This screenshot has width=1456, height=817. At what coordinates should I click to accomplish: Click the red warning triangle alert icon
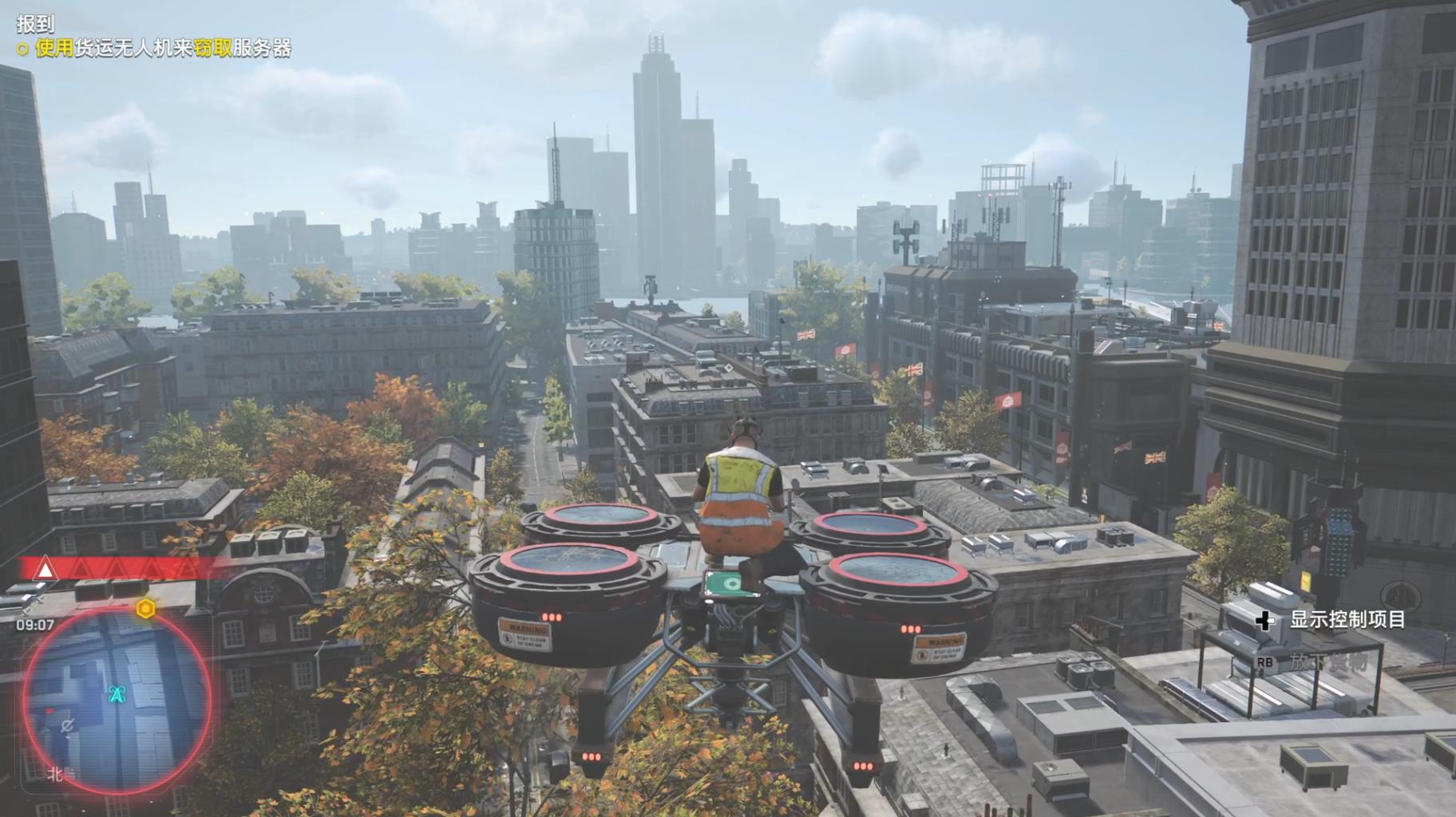coord(45,570)
